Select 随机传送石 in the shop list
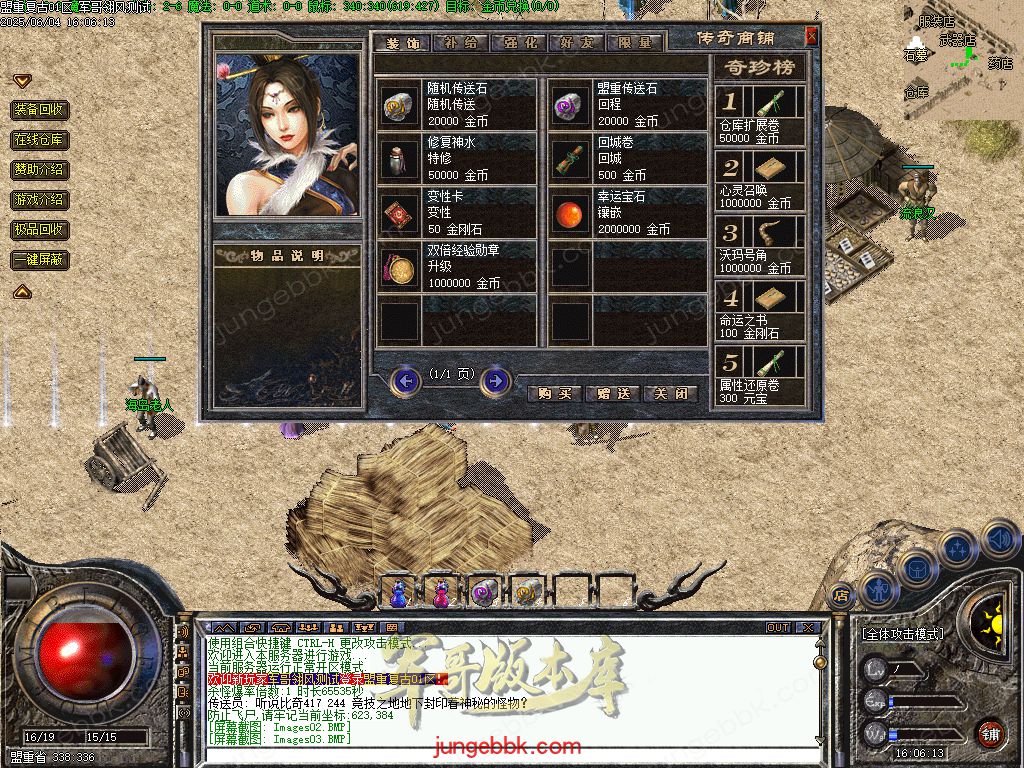 click(x=458, y=104)
